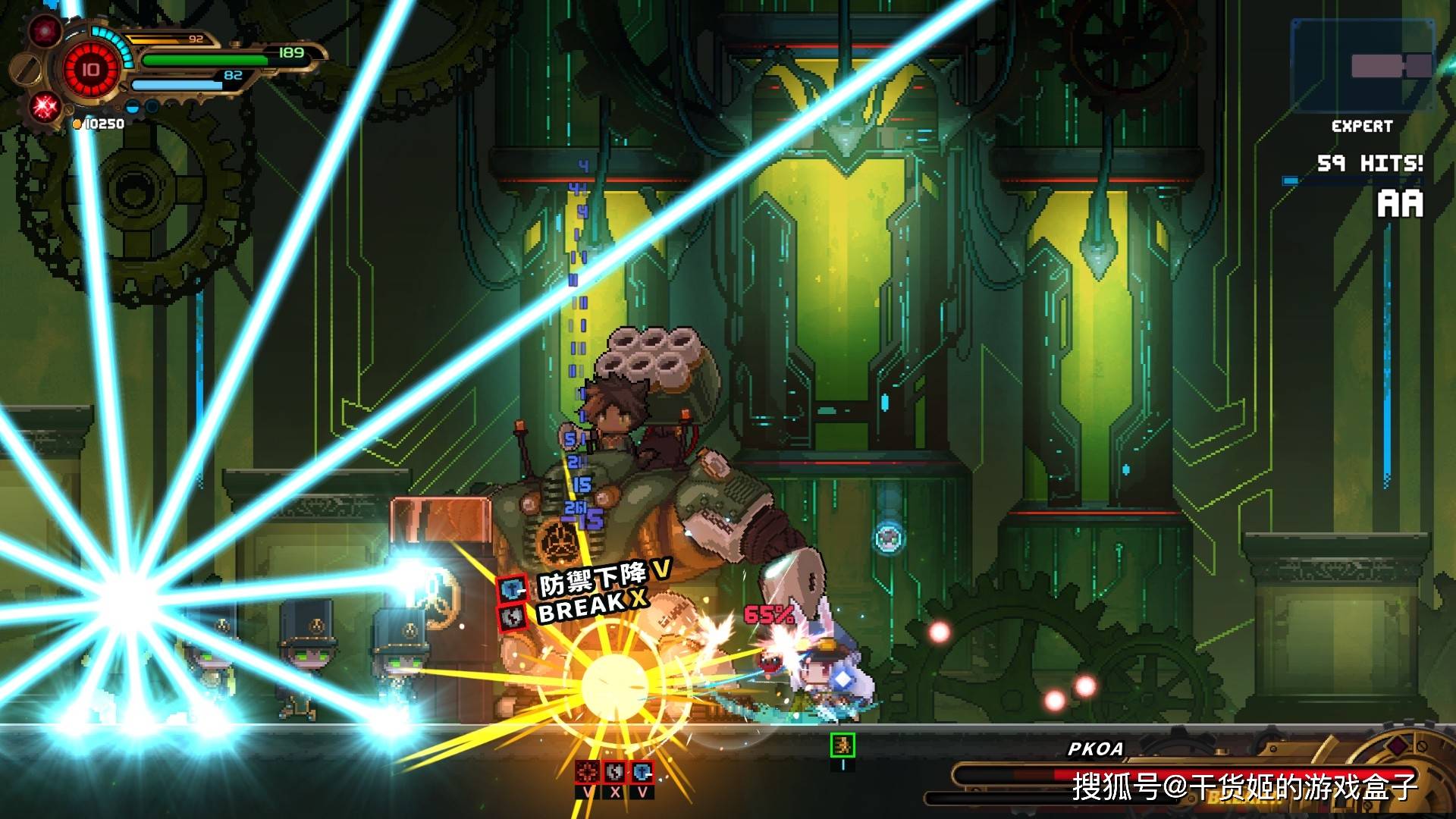Viewport: 1456px width, 819px height.
Task: Activate the red starburst skill icon
Action: tap(44, 107)
